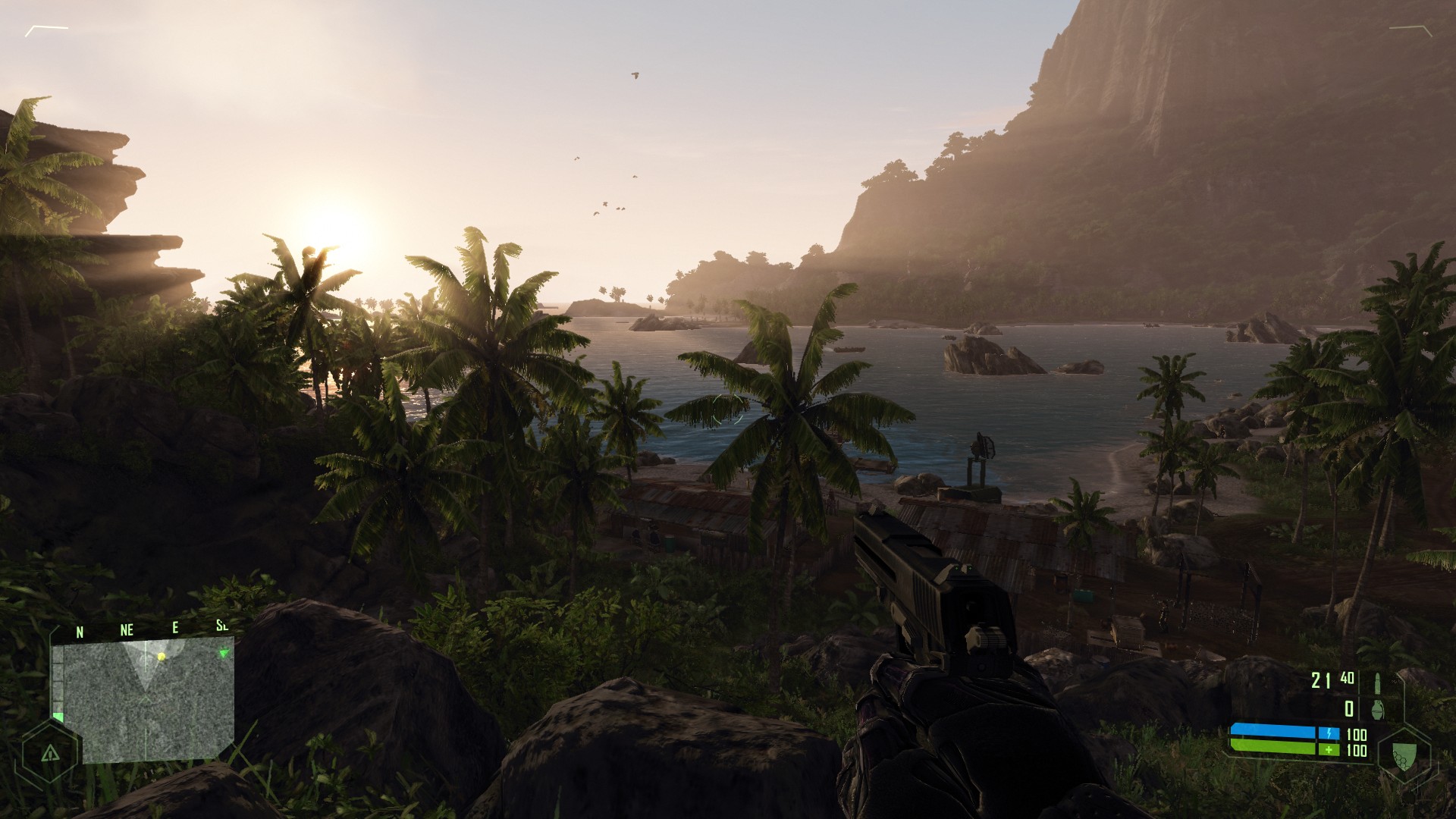
Task: Select the frag grenade icon
Action: pos(1377,709)
